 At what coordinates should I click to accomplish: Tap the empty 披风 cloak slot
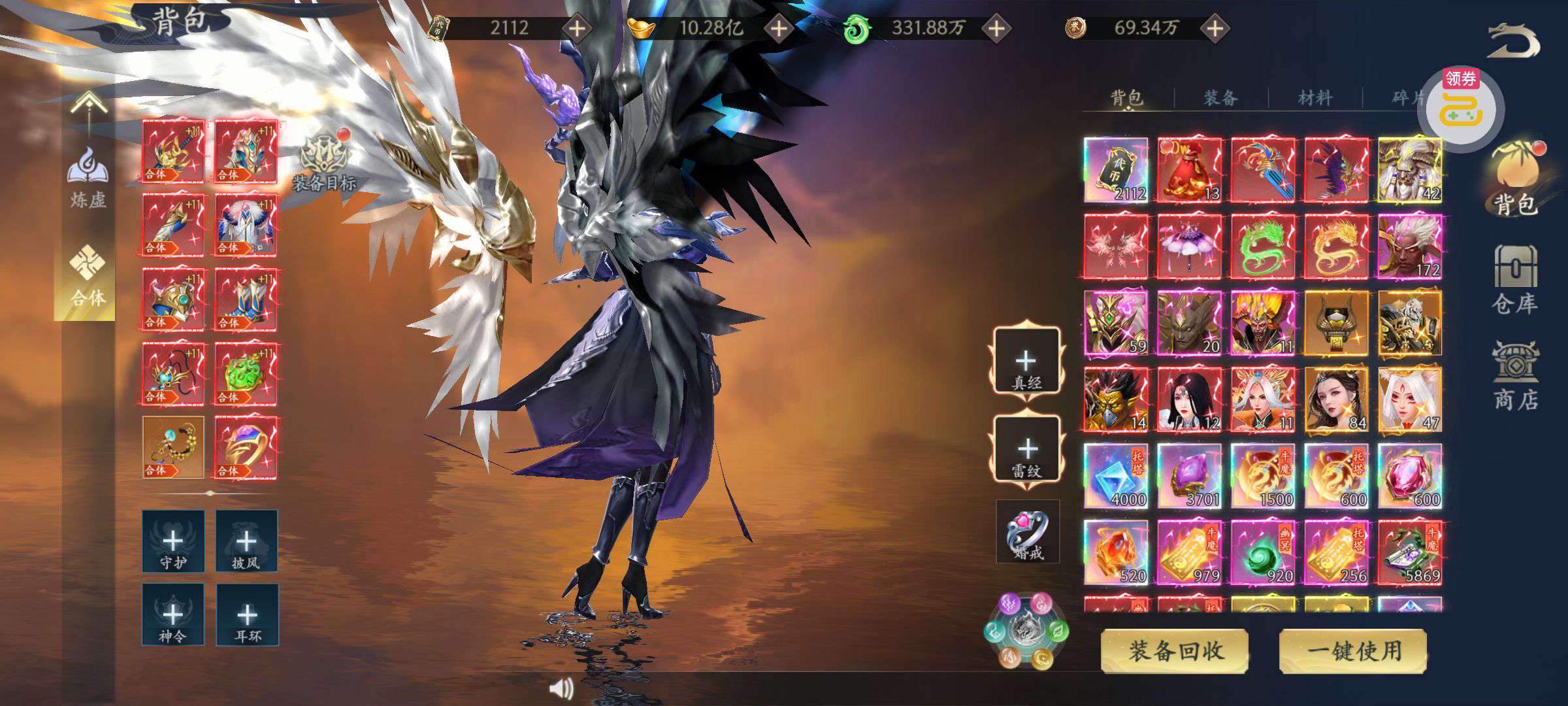(246, 541)
